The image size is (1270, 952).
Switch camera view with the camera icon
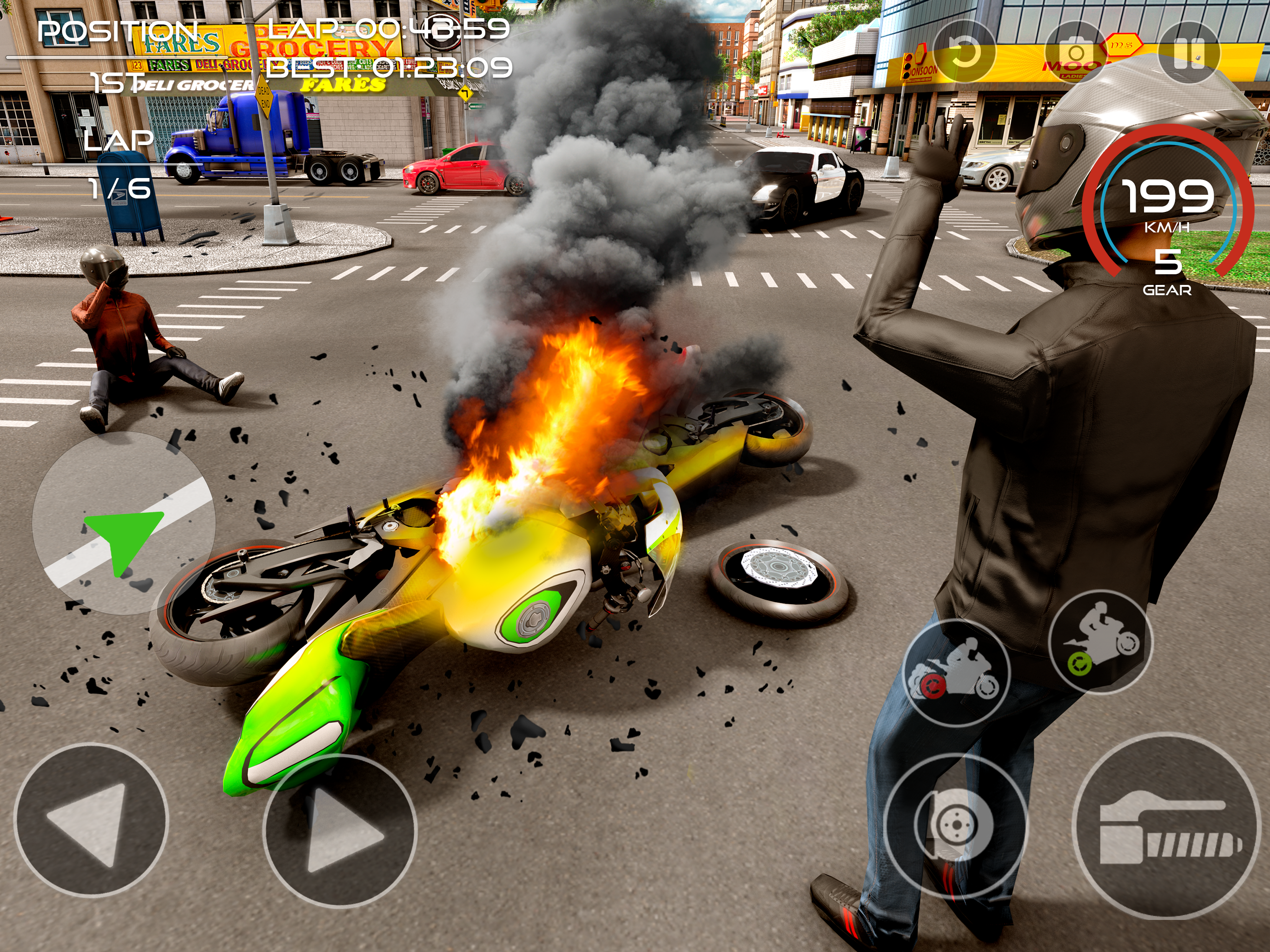(1075, 53)
